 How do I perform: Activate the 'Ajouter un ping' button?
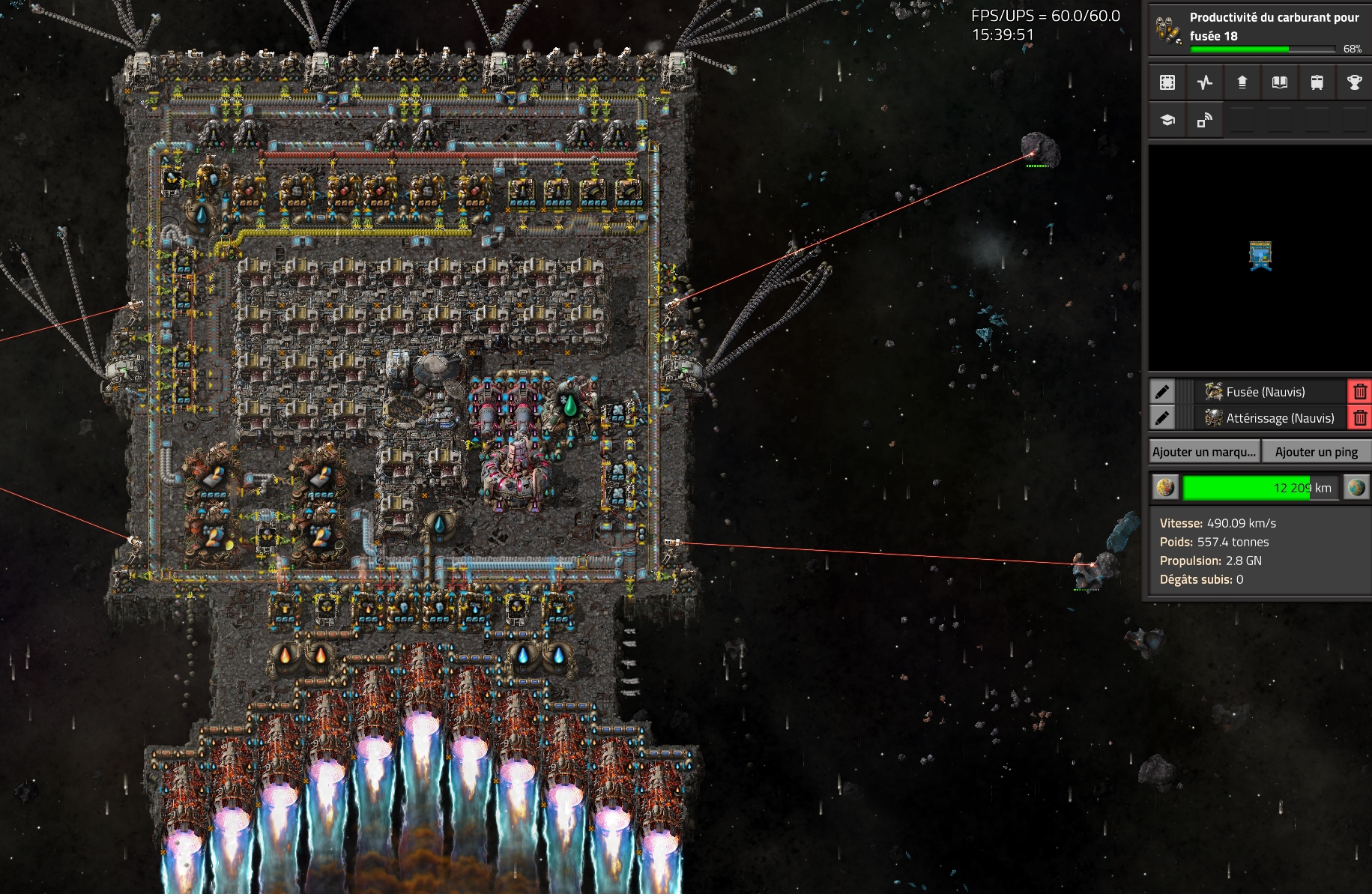click(x=1316, y=452)
